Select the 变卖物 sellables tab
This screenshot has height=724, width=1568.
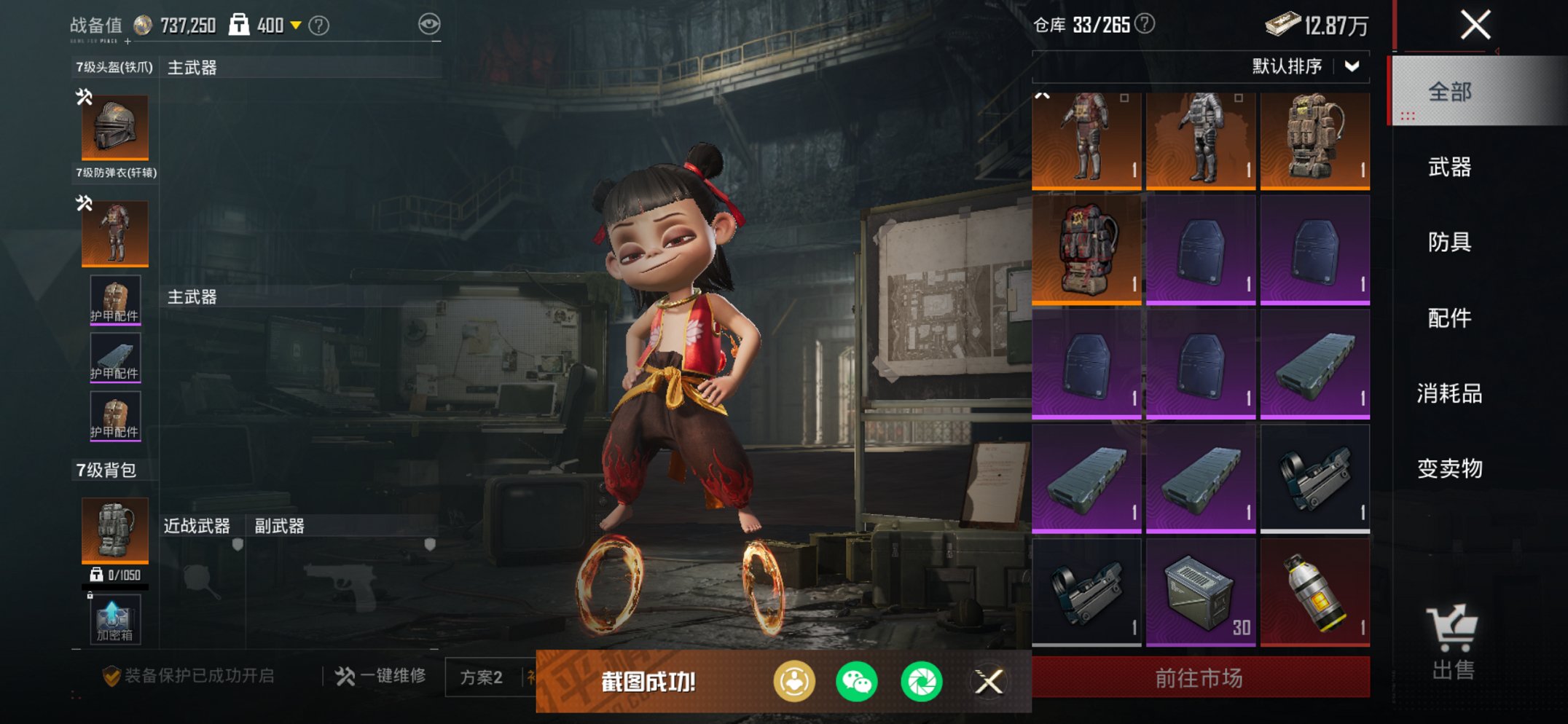point(1449,468)
